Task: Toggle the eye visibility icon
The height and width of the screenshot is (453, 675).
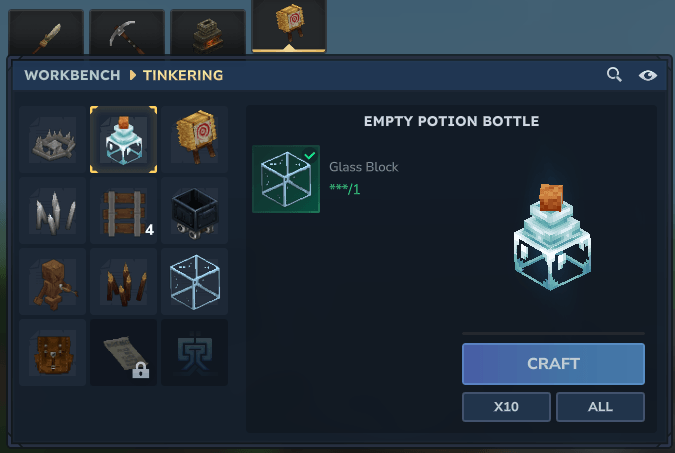Action: click(648, 75)
